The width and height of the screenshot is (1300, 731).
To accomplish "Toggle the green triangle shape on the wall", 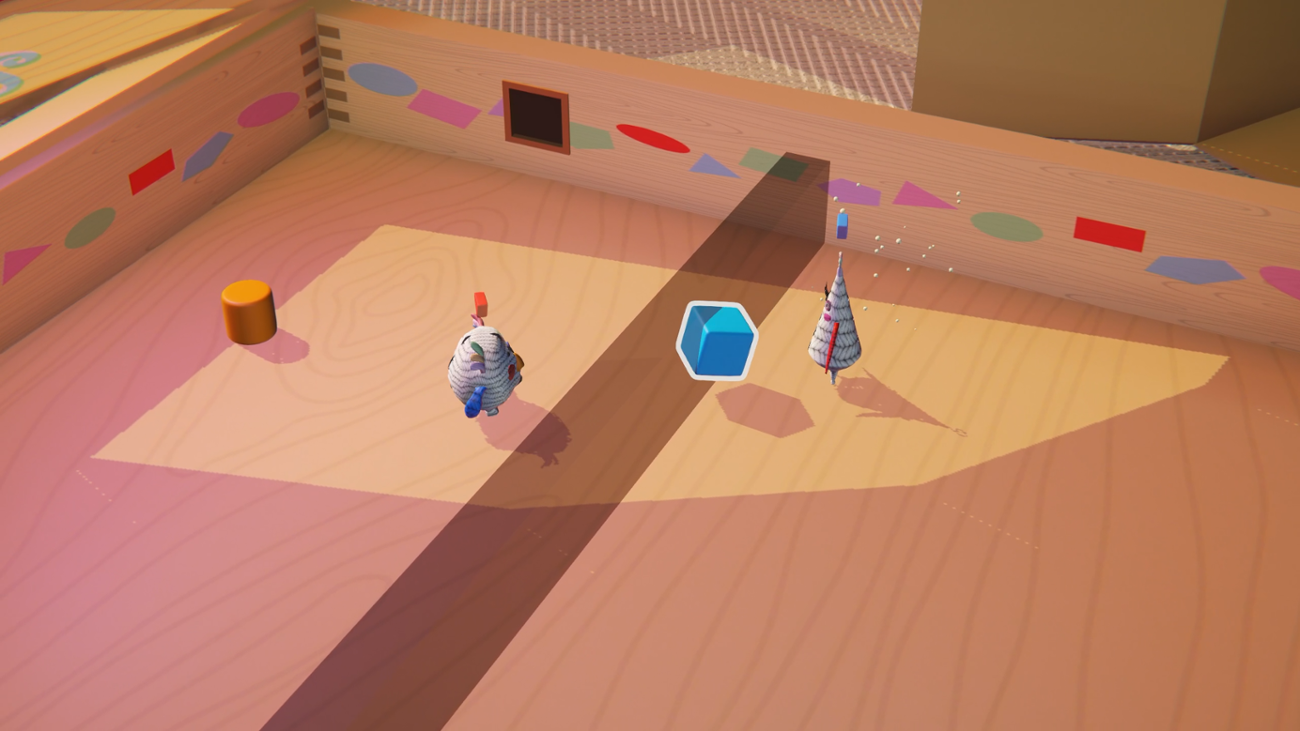I will click(591, 138).
